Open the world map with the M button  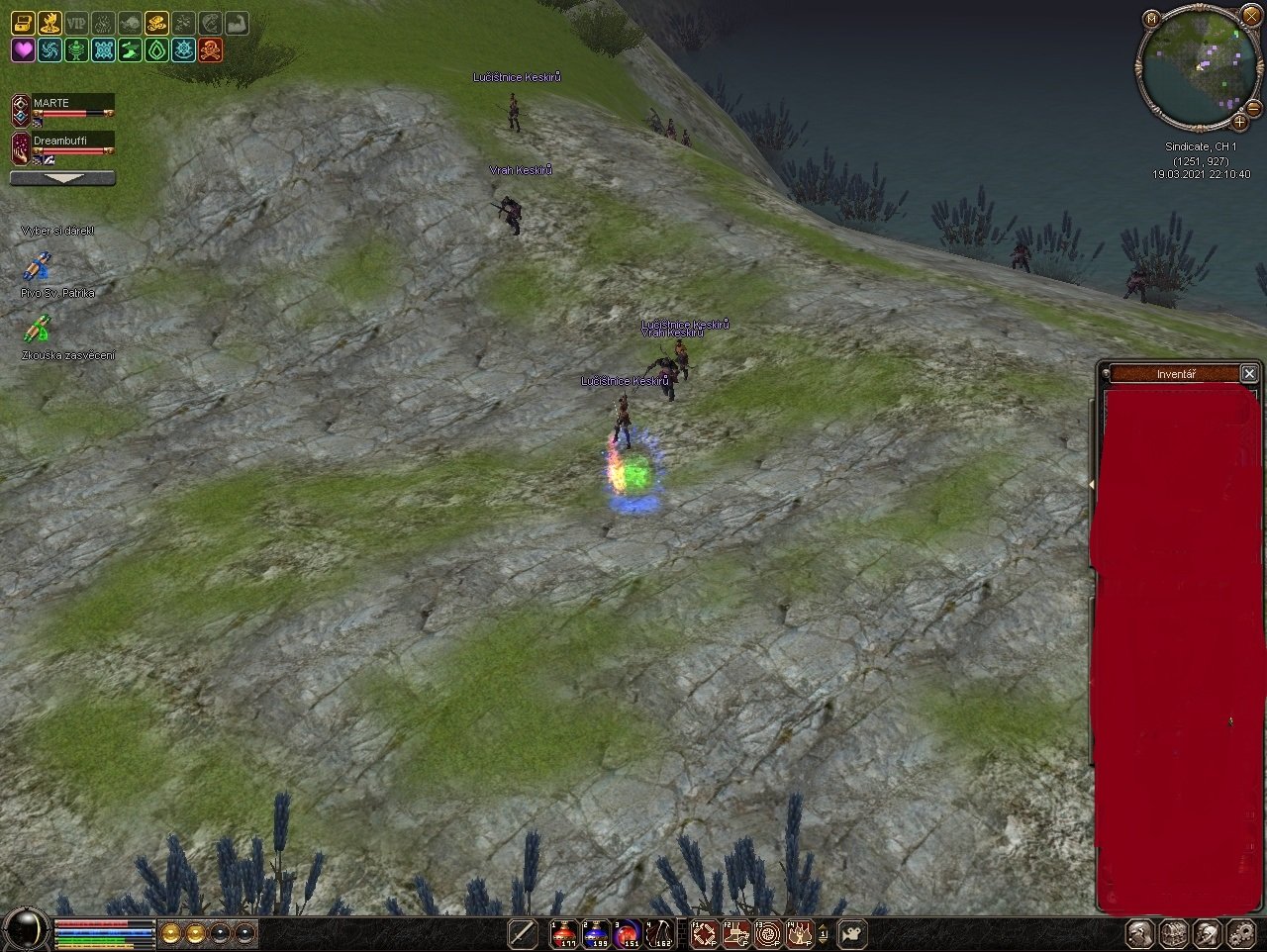point(1151,19)
